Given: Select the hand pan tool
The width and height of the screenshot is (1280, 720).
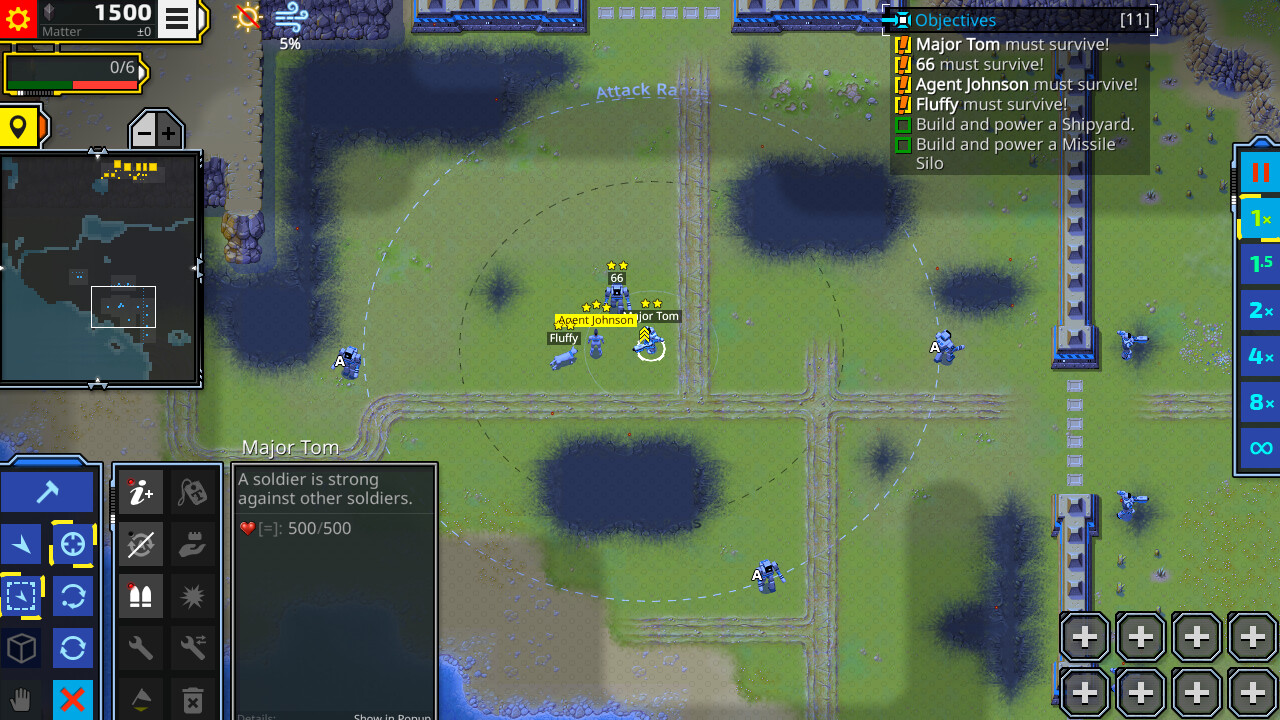Looking at the screenshot, I should pos(22,697).
